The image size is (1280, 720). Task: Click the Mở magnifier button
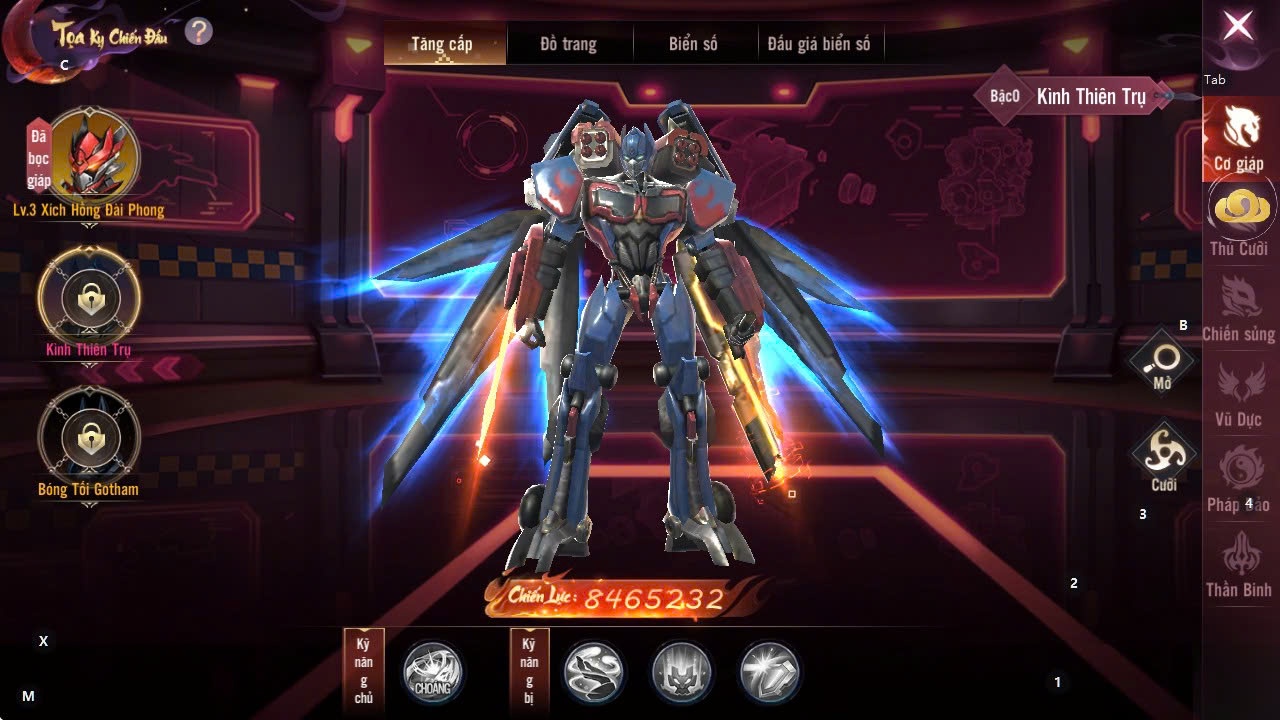1163,362
